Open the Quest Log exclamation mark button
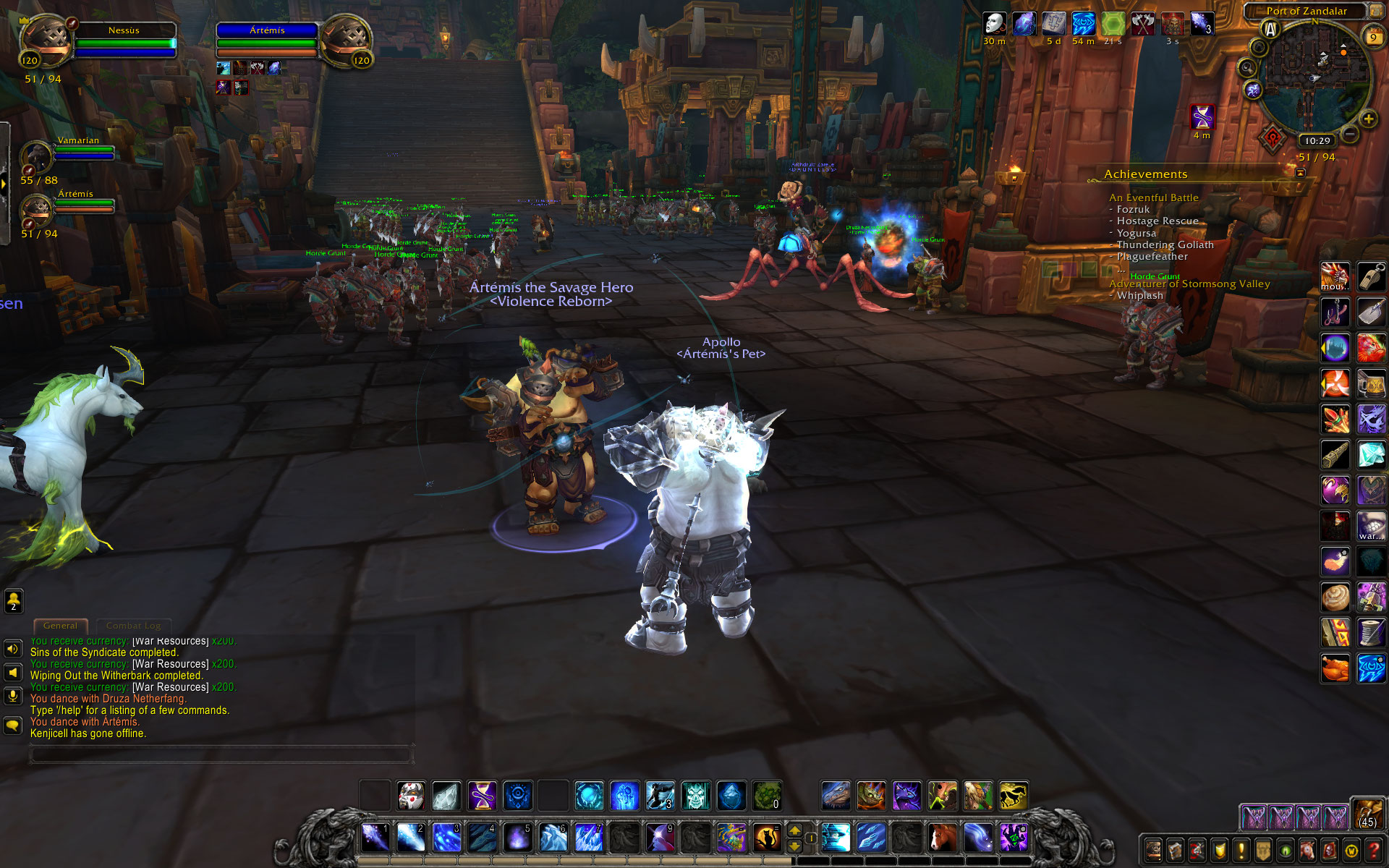 point(1241,851)
